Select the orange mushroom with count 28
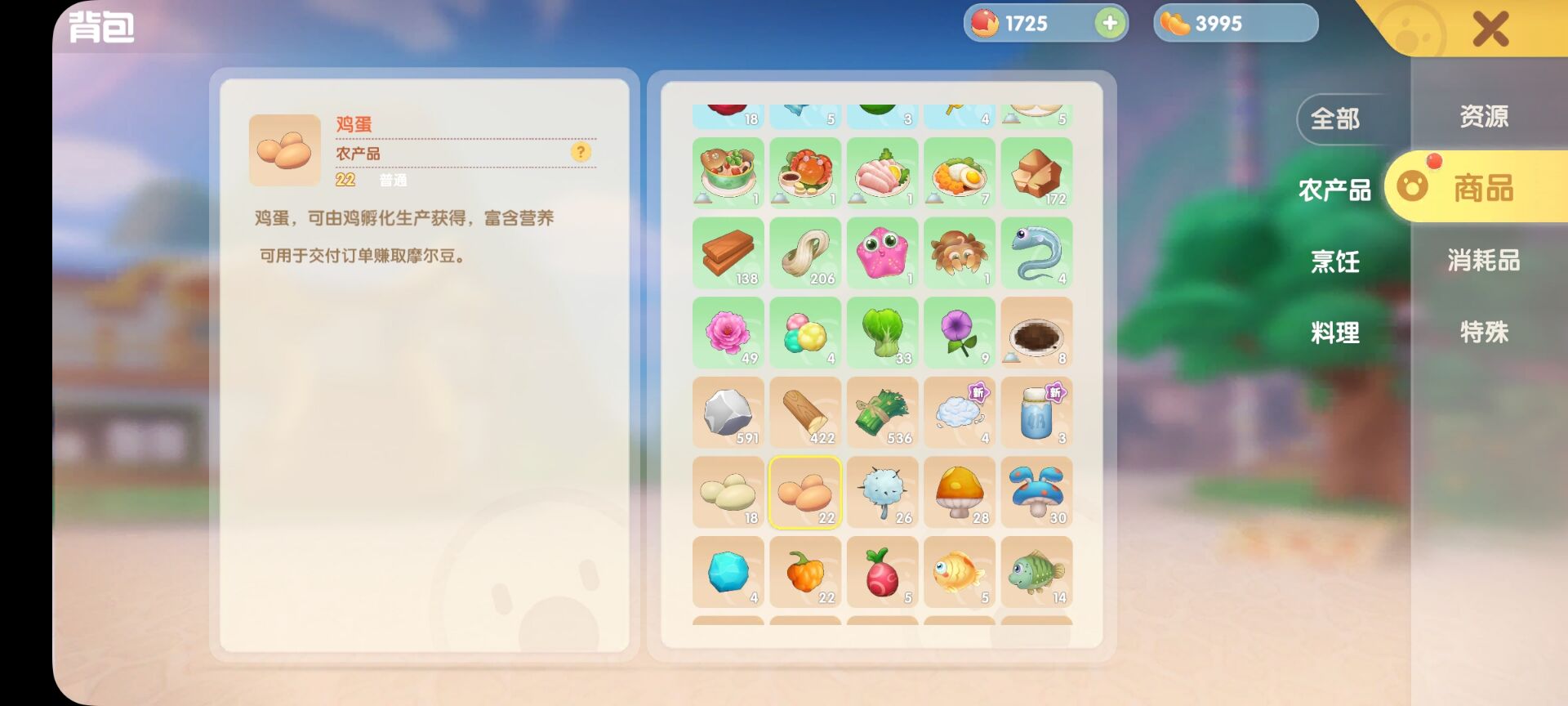Image resolution: width=1568 pixels, height=706 pixels. (x=960, y=492)
